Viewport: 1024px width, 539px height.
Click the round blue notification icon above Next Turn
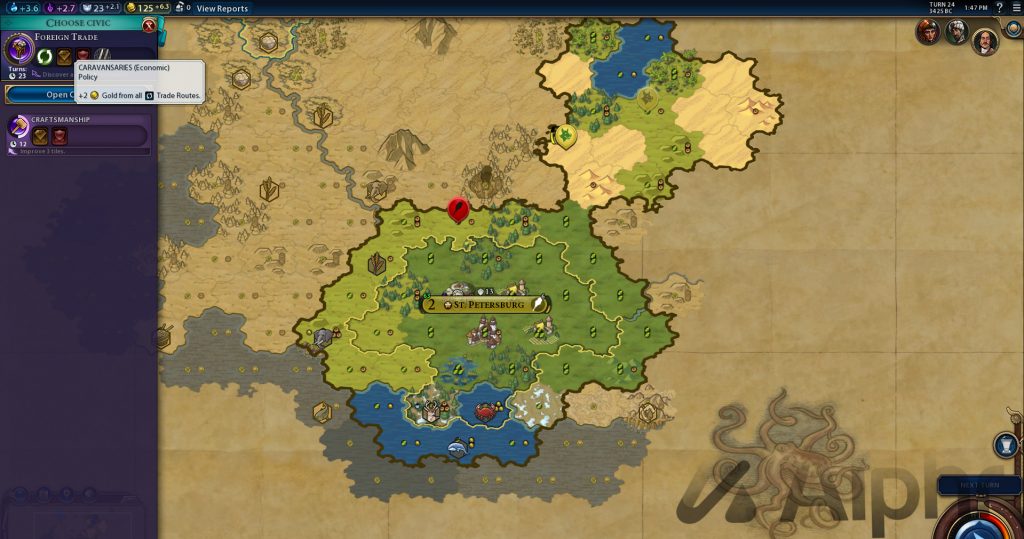[x=1006, y=445]
